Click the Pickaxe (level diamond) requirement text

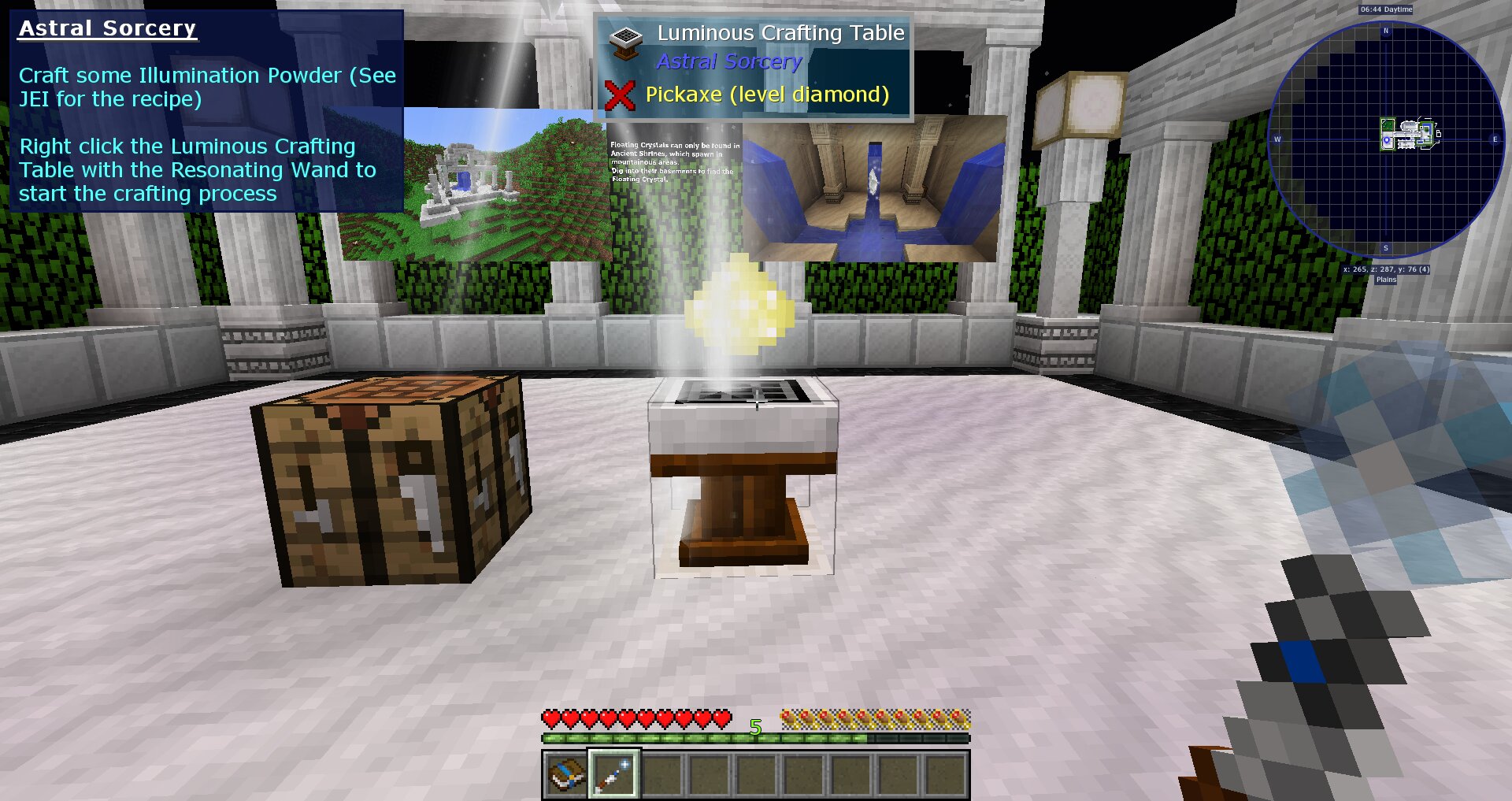coord(766,94)
